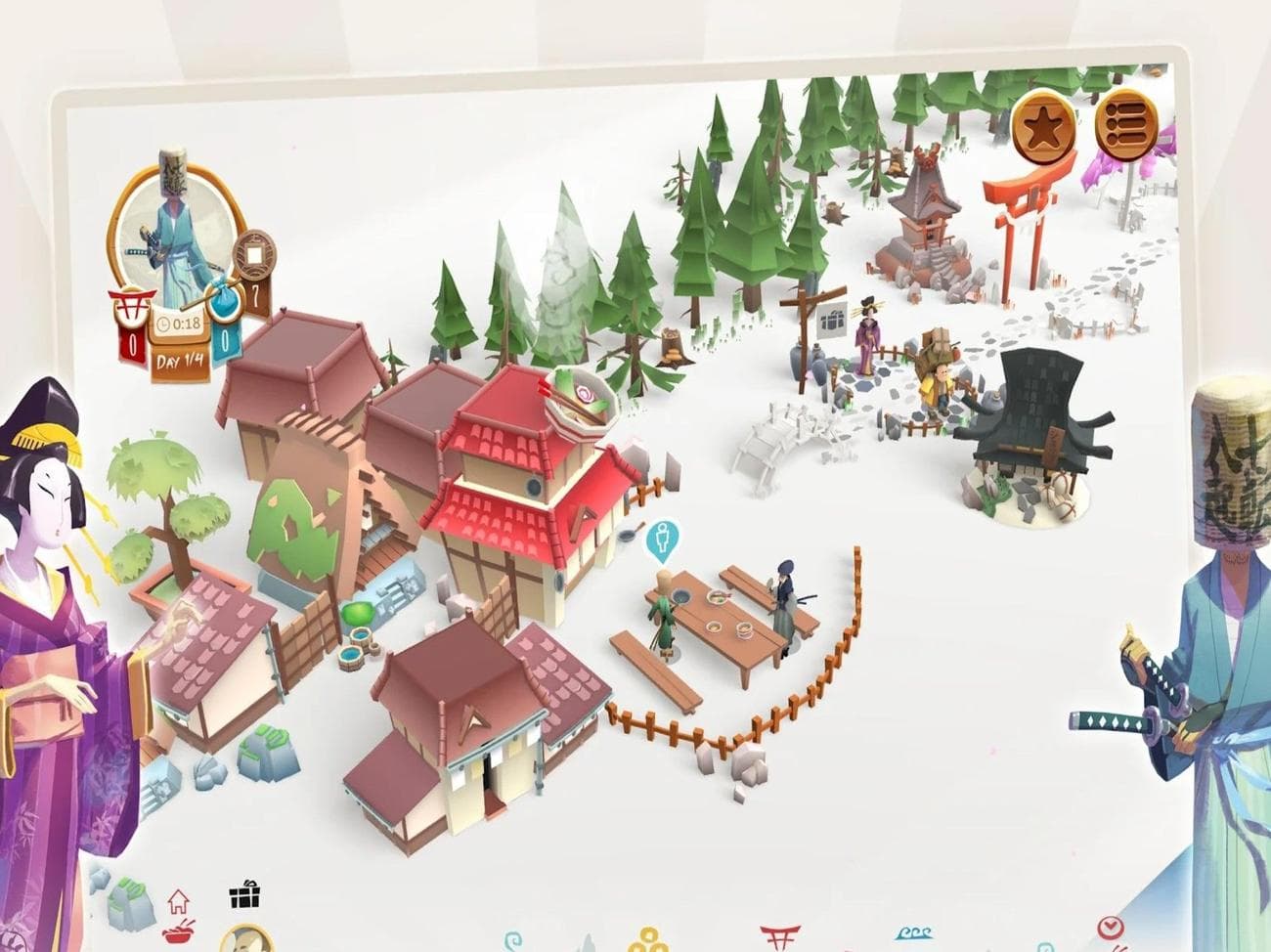1271x952 pixels.
Task: Open the gift rewards icon
Action: click(244, 896)
